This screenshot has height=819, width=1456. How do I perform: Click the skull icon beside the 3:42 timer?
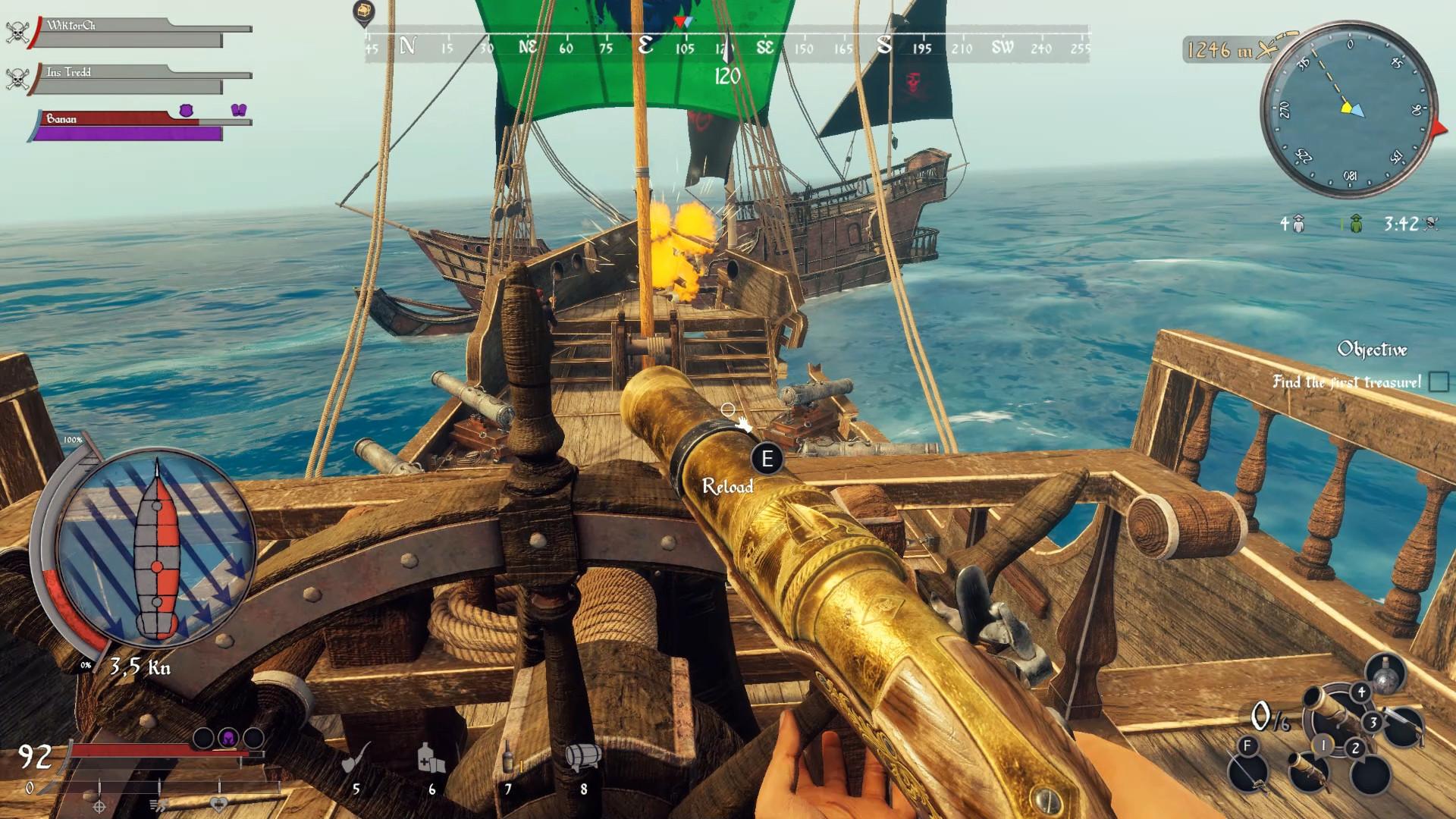(1432, 224)
